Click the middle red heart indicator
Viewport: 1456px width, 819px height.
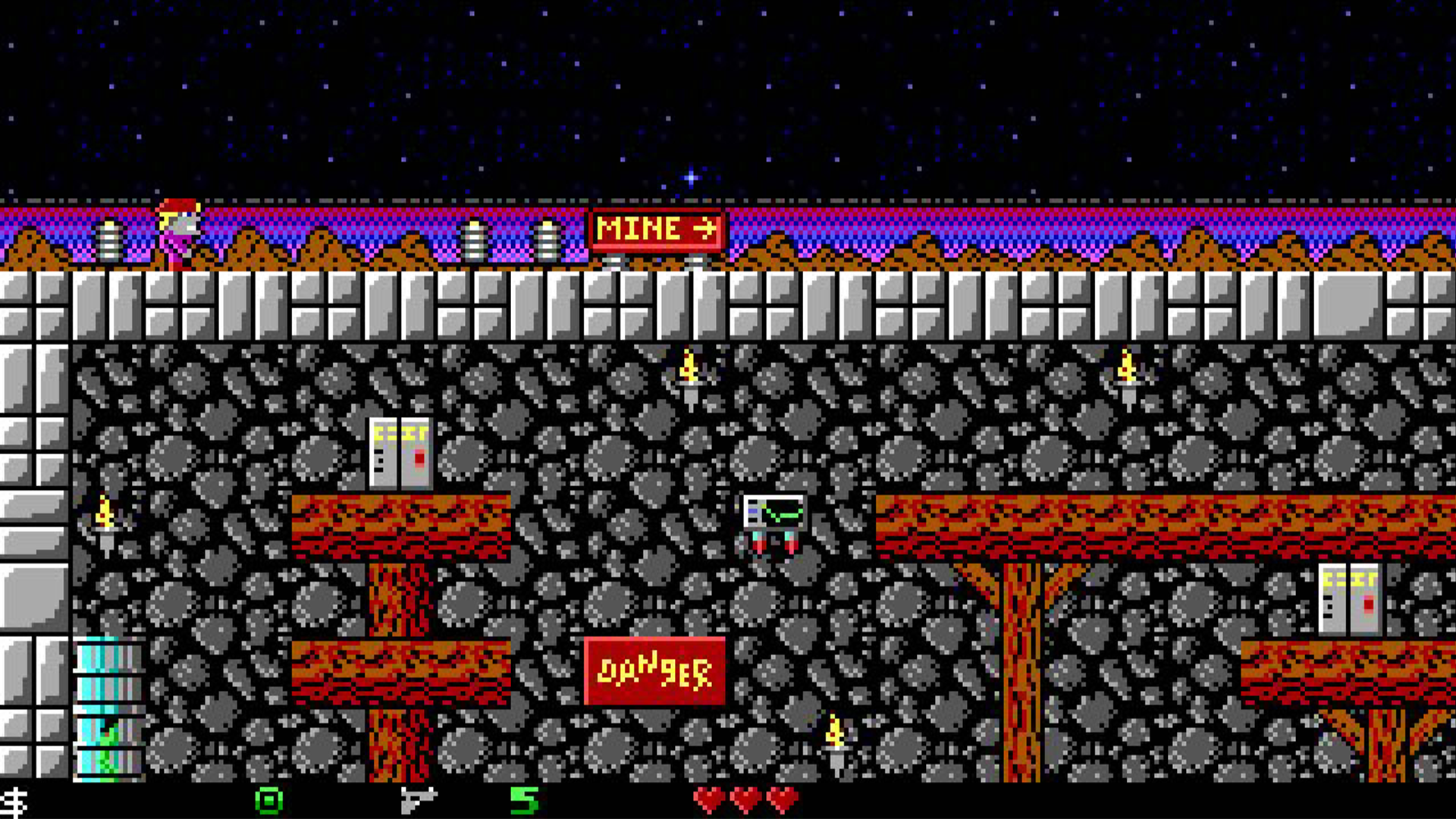pyautogui.click(x=745, y=797)
